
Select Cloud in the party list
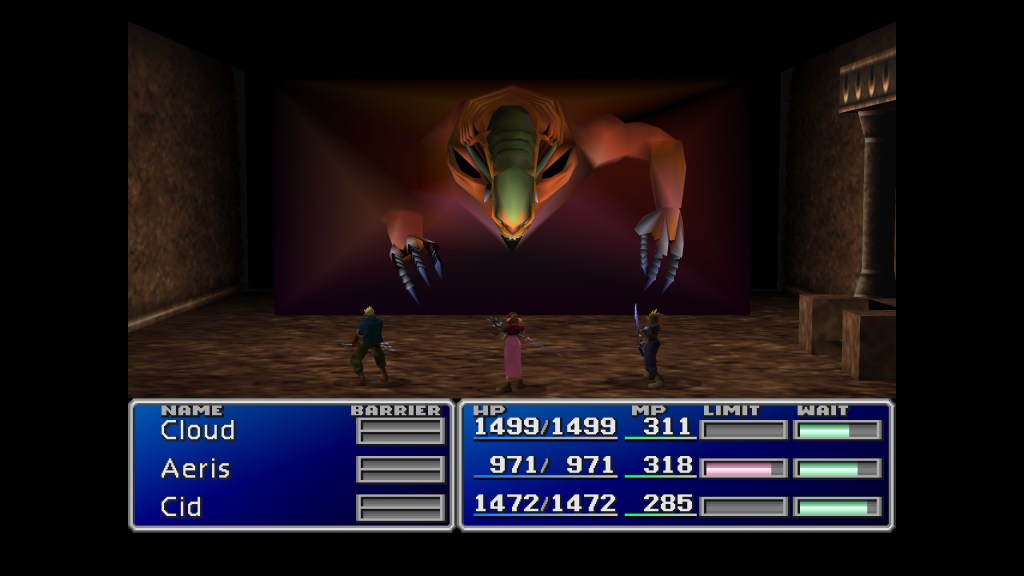pyautogui.click(x=198, y=431)
